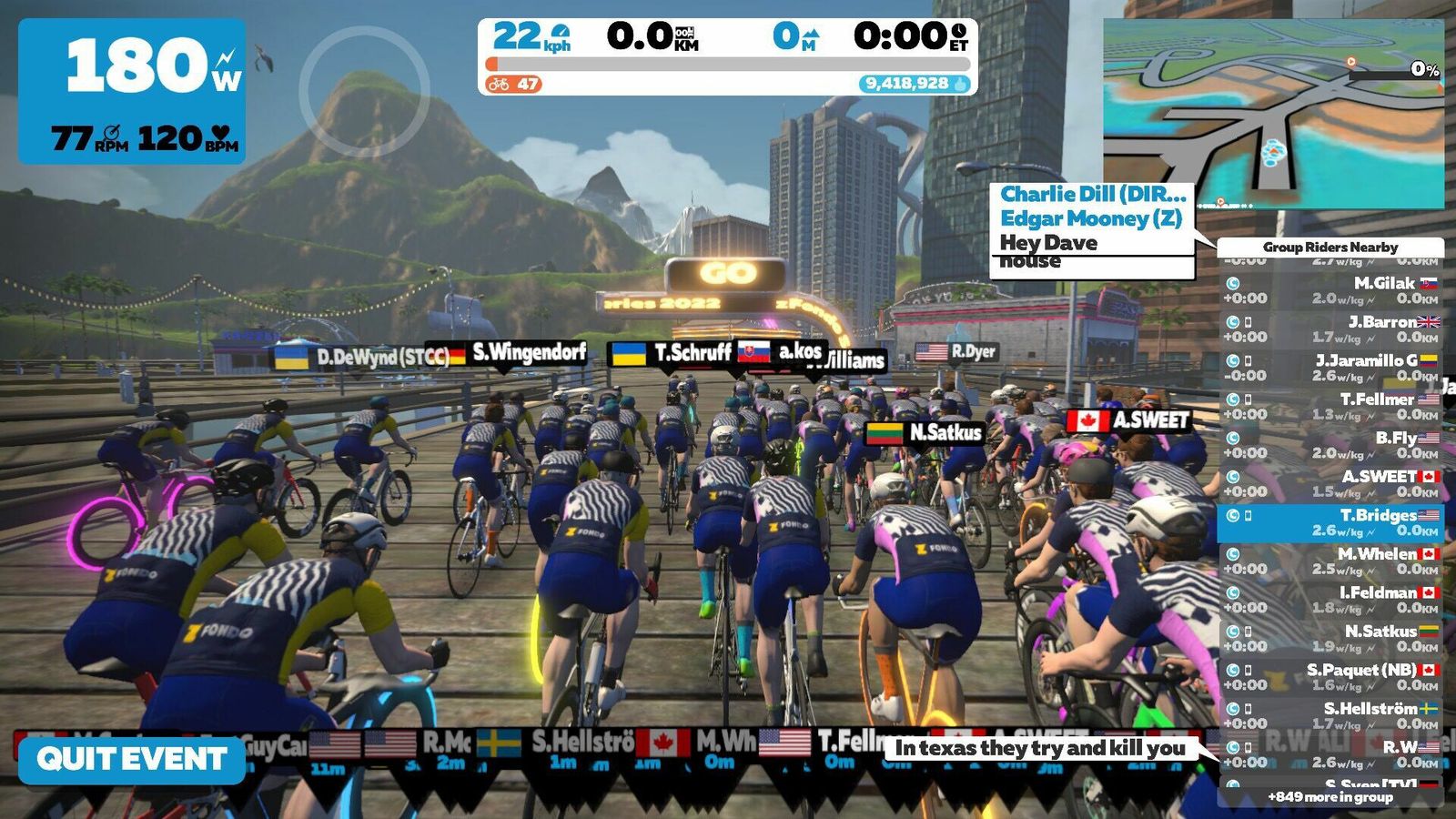Pick B.Fly from the nearby riders
This screenshot has width=1456, height=819.
(1330, 445)
